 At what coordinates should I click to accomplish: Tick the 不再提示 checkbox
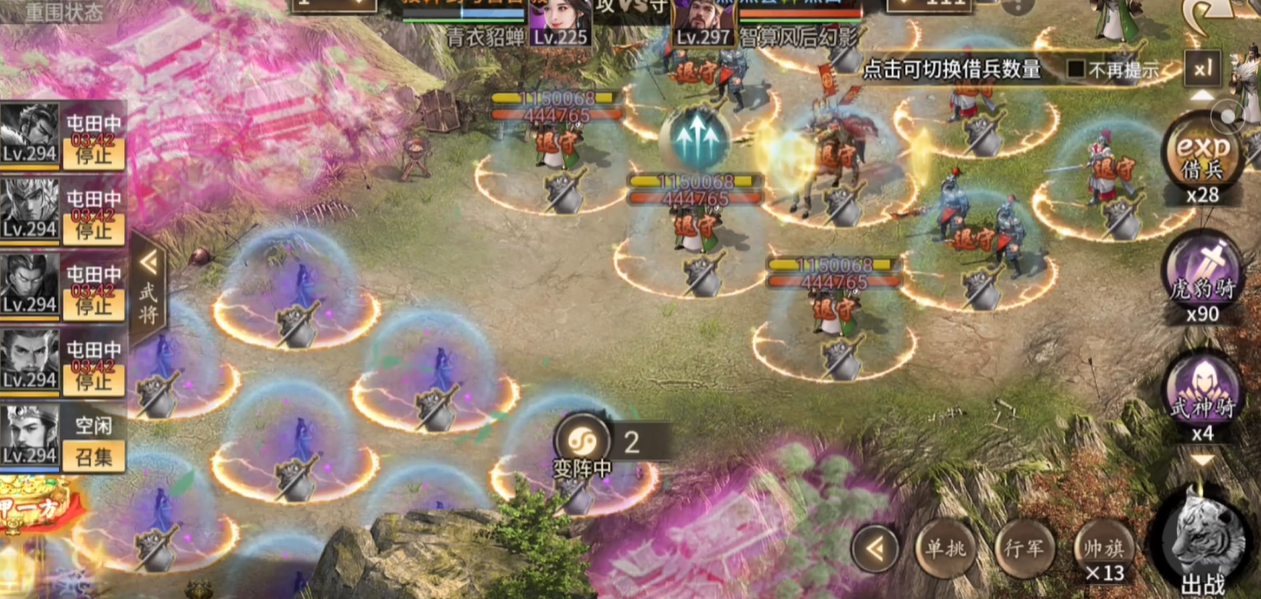(x=1076, y=70)
